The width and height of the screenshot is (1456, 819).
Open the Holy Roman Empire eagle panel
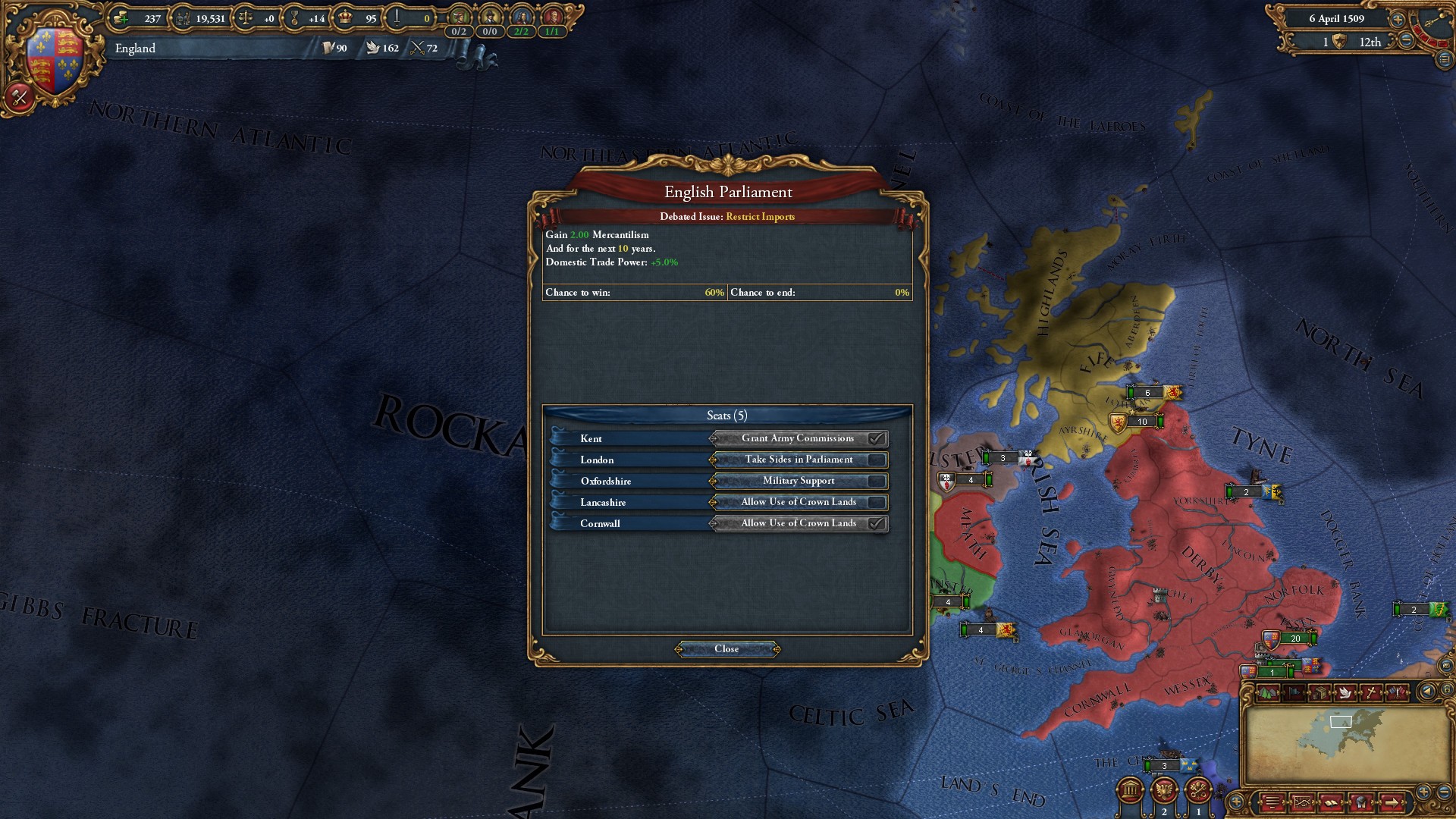[1164, 790]
